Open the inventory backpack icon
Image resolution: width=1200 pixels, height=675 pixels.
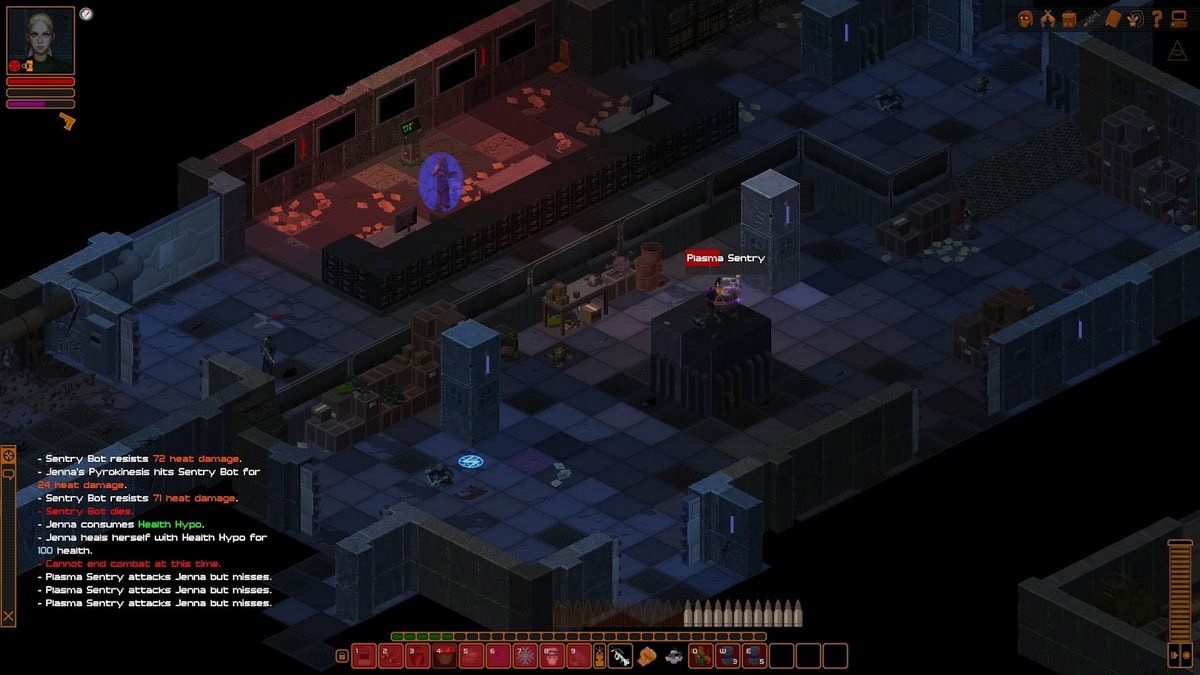pyautogui.click(x=1069, y=18)
